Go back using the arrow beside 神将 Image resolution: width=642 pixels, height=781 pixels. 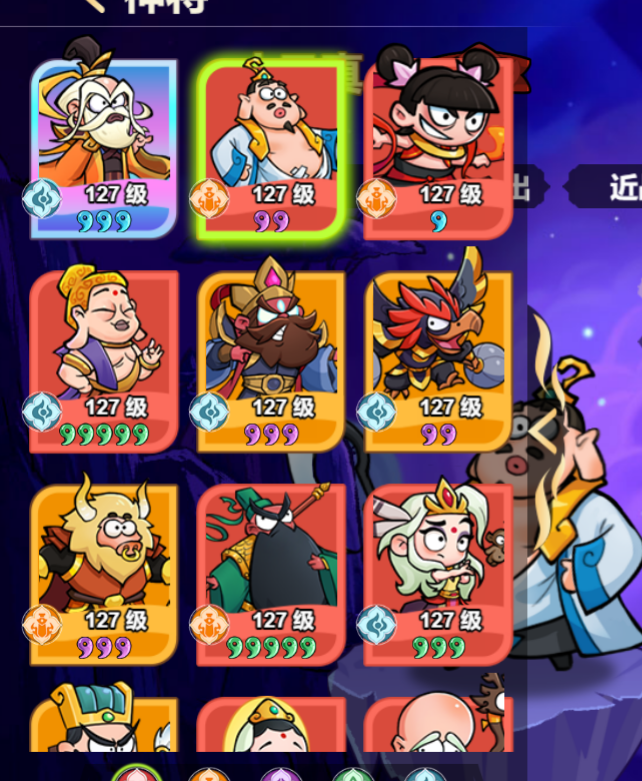point(91,4)
